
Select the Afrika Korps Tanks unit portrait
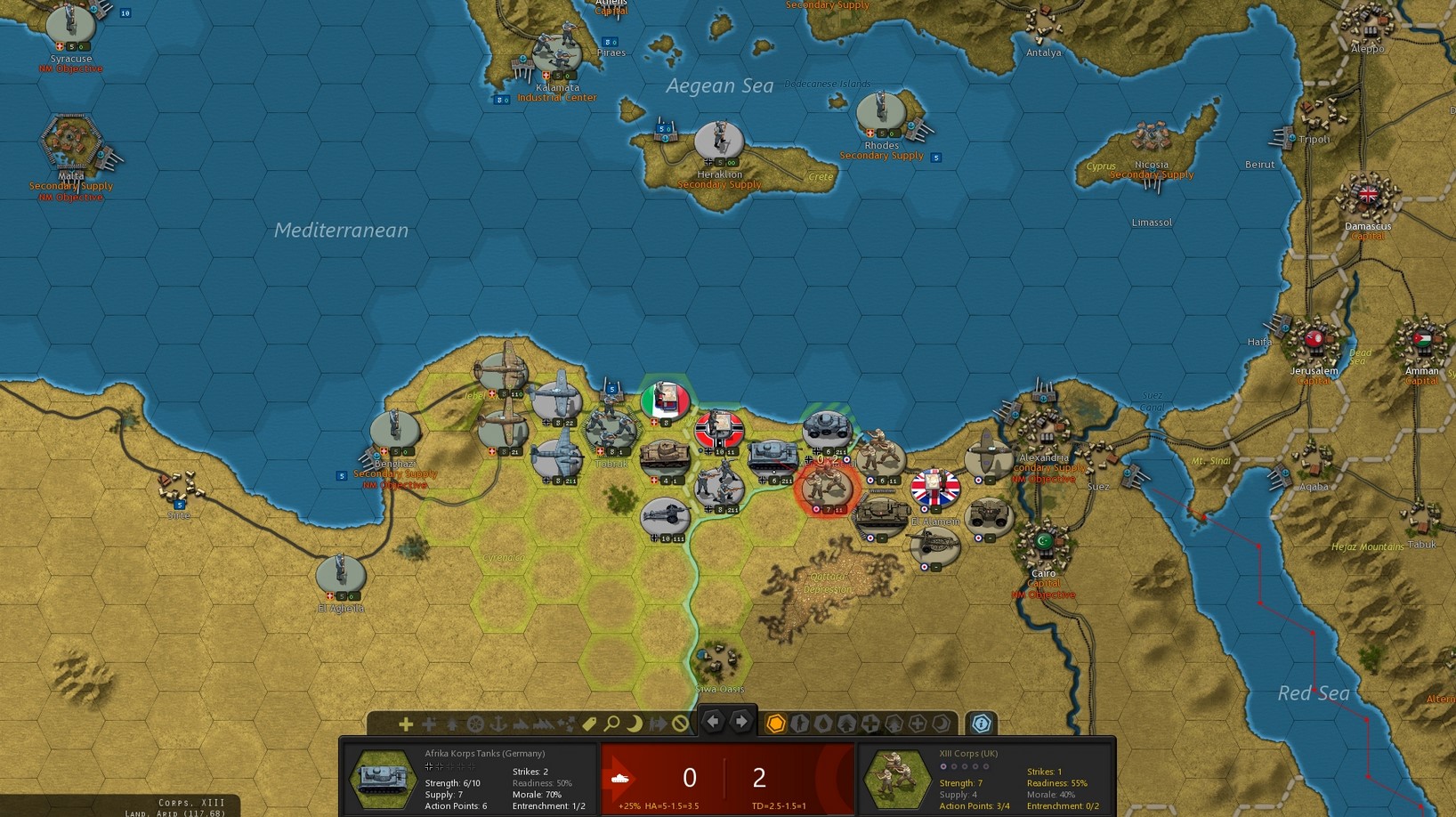(x=384, y=779)
